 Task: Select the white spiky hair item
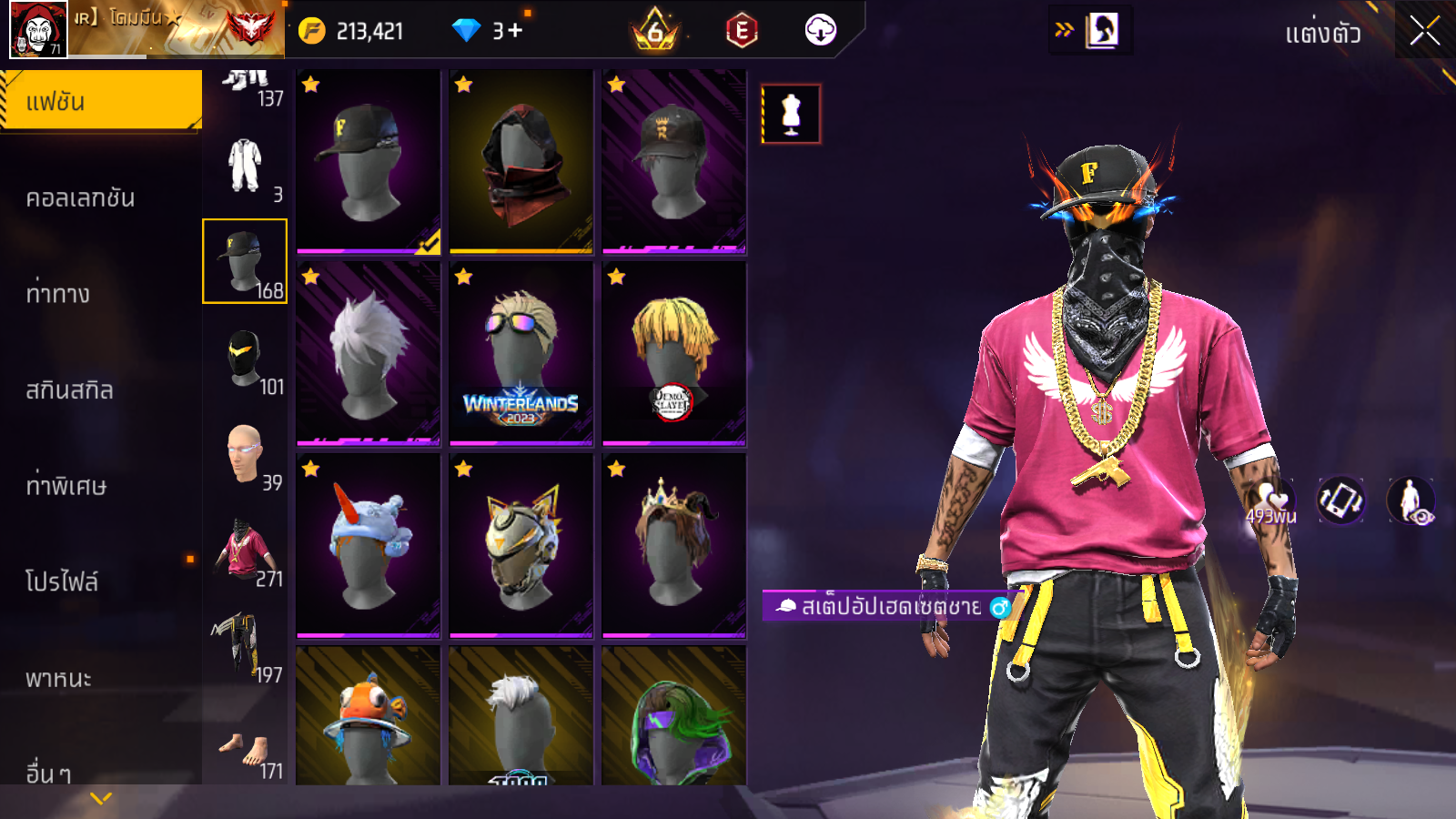pyautogui.click(x=369, y=354)
